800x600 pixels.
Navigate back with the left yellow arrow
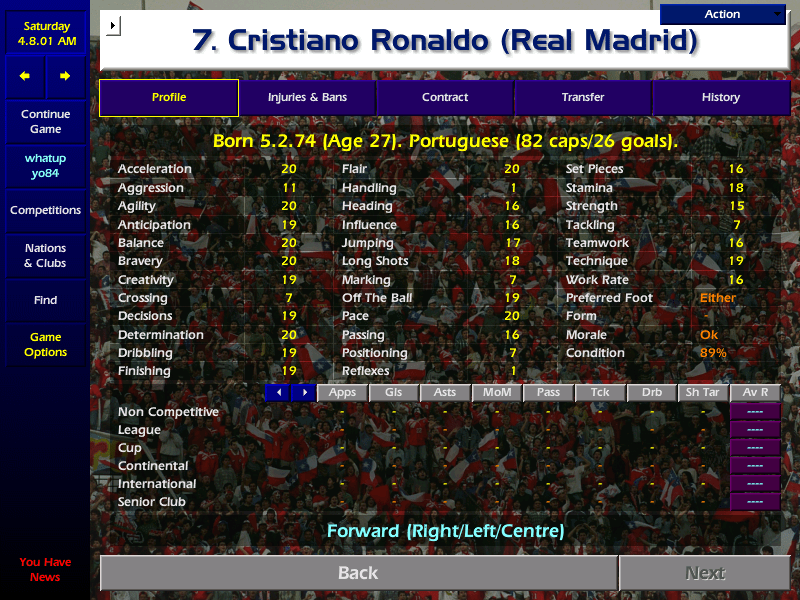click(25, 76)
